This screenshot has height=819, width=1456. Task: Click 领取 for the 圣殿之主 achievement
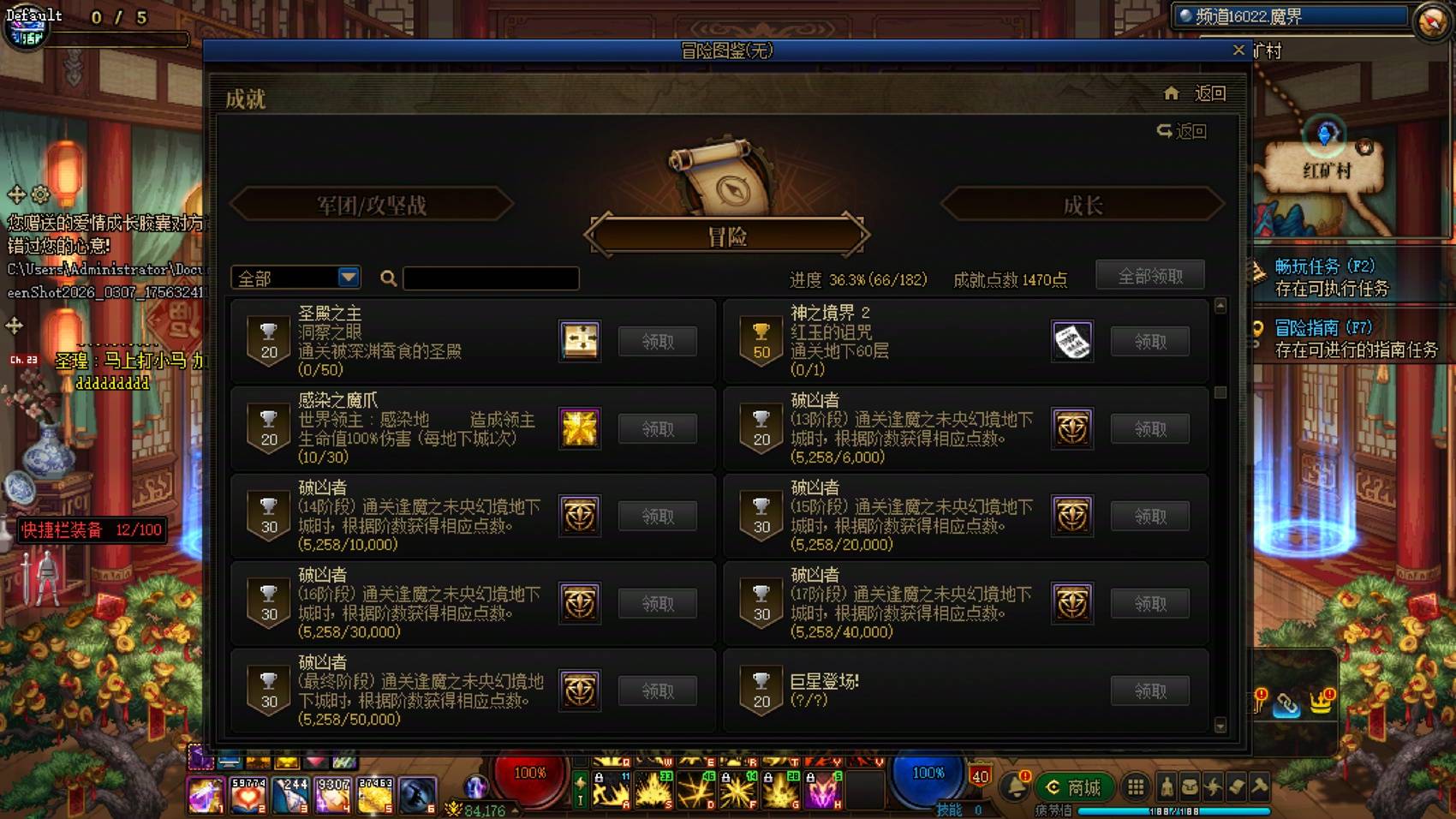tap(656, 341)
